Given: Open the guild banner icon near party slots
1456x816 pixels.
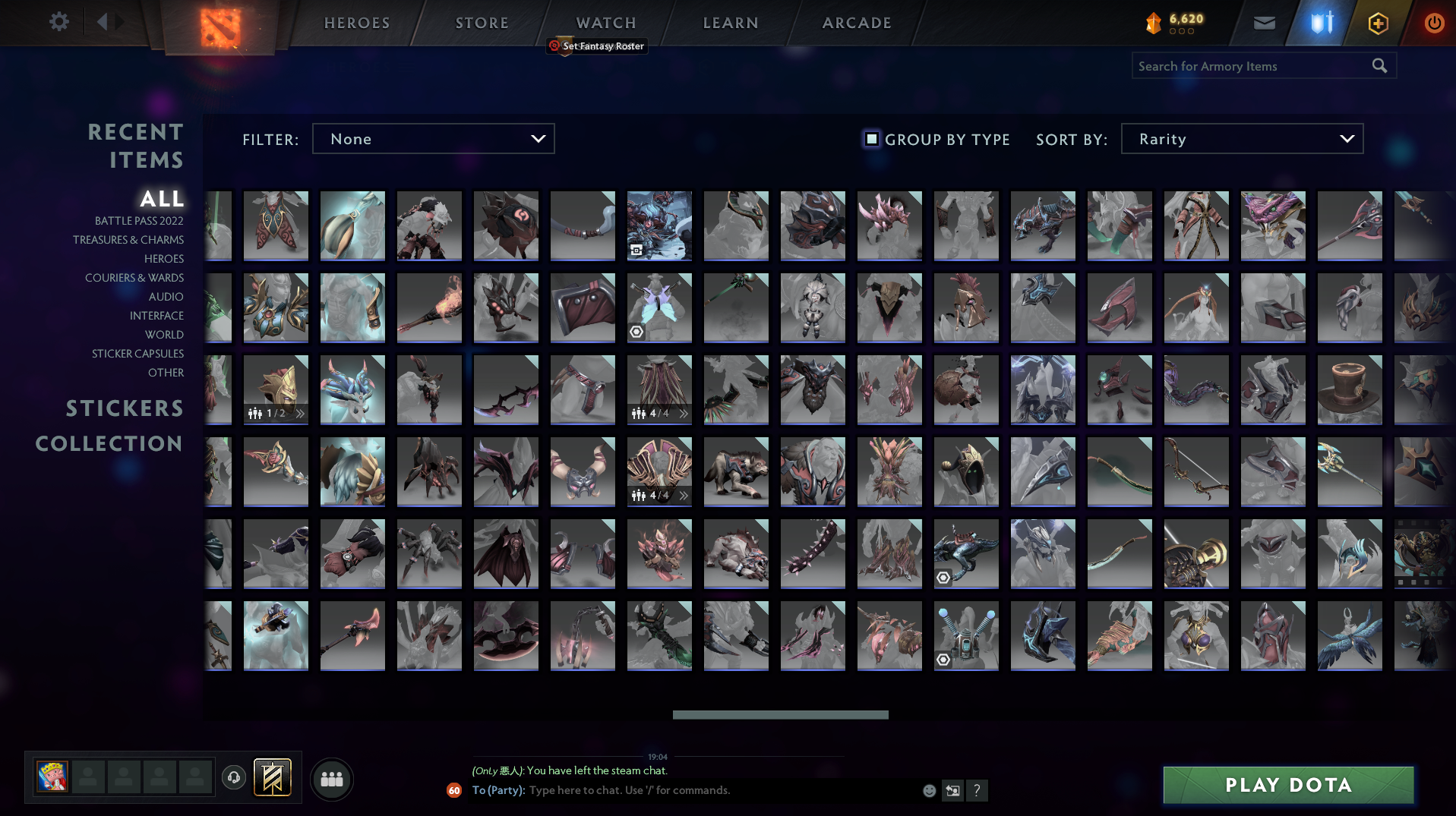Looking at the screenshot, I should click(x=271, y=778).
